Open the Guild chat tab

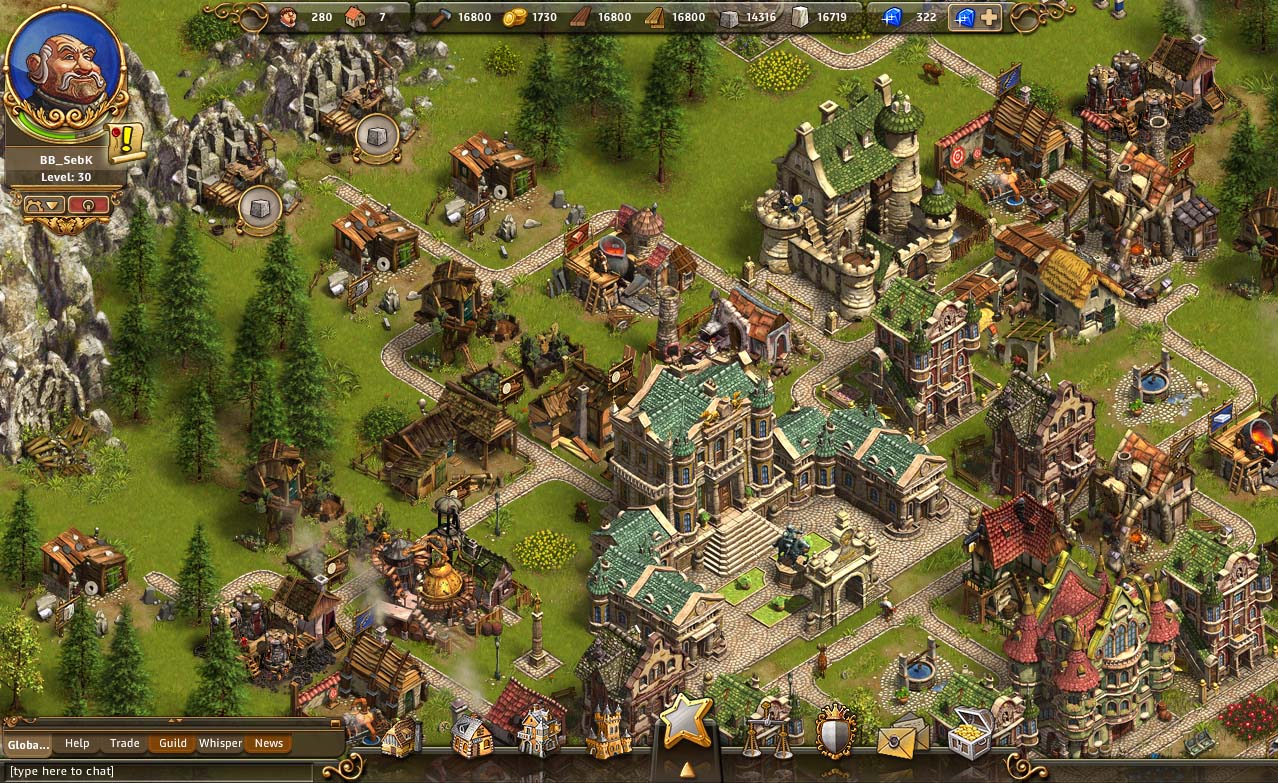[x=172, y=743]
